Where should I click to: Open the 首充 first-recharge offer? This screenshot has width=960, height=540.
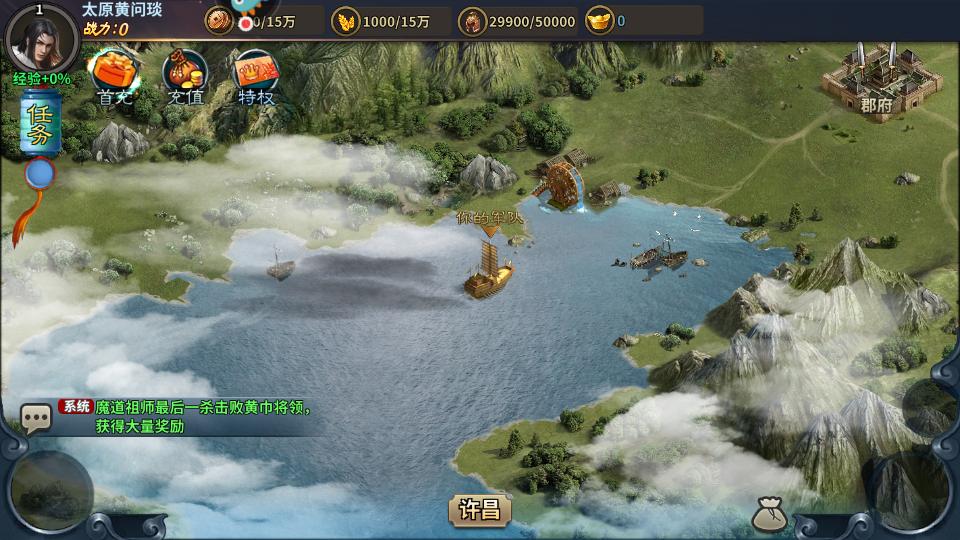(x=115, y=76)
